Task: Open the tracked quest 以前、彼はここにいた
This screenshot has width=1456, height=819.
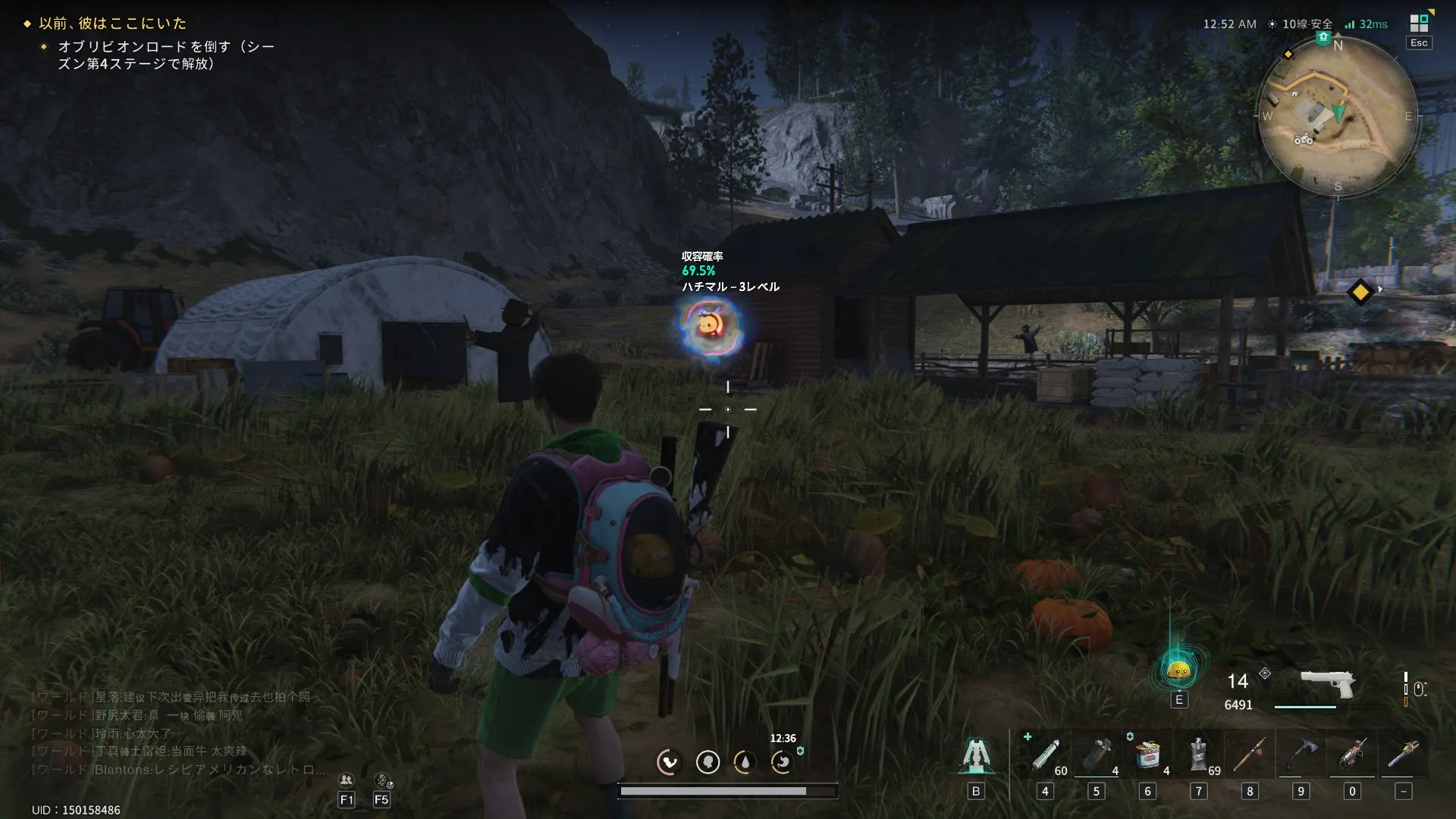Action: pos(112,24)
